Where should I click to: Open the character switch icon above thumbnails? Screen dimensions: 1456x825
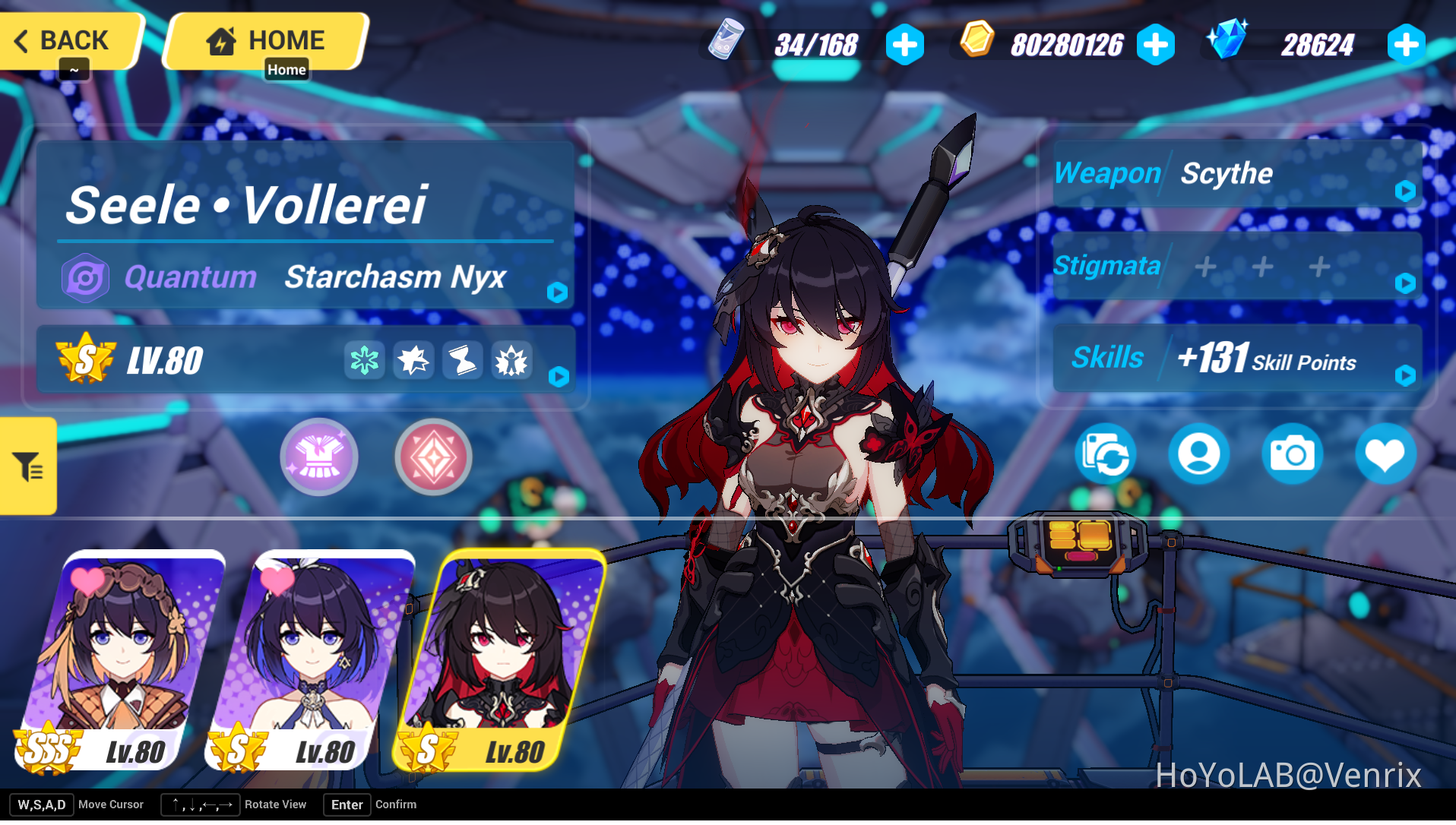[1106, 453]
